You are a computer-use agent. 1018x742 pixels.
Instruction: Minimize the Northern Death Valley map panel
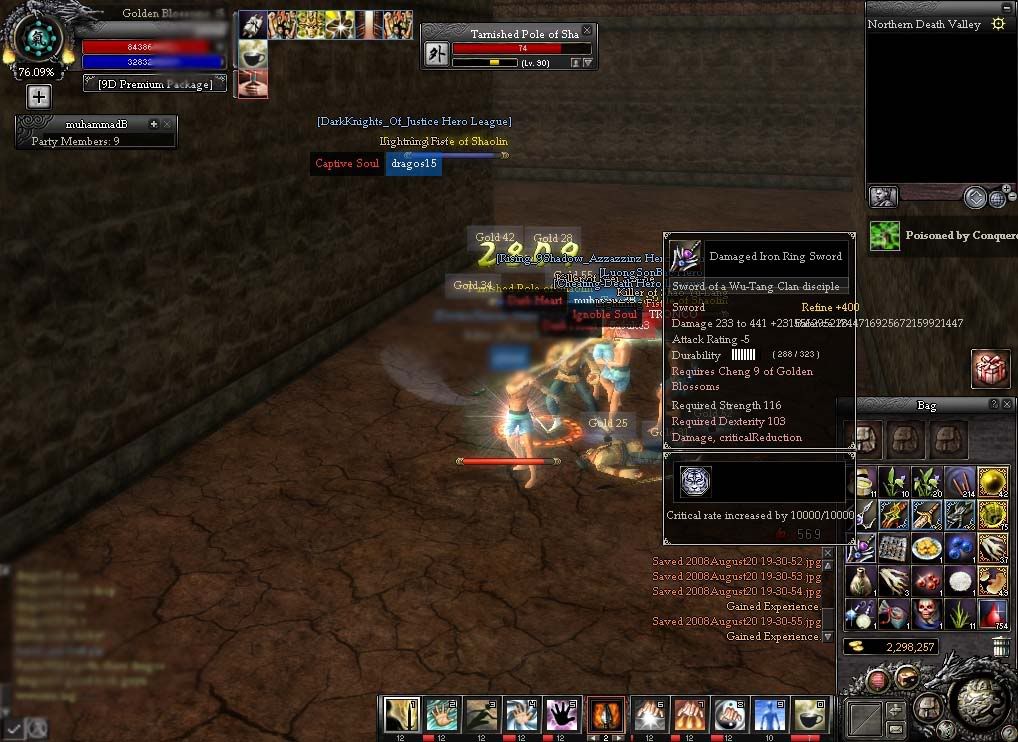pos(1006,6)
